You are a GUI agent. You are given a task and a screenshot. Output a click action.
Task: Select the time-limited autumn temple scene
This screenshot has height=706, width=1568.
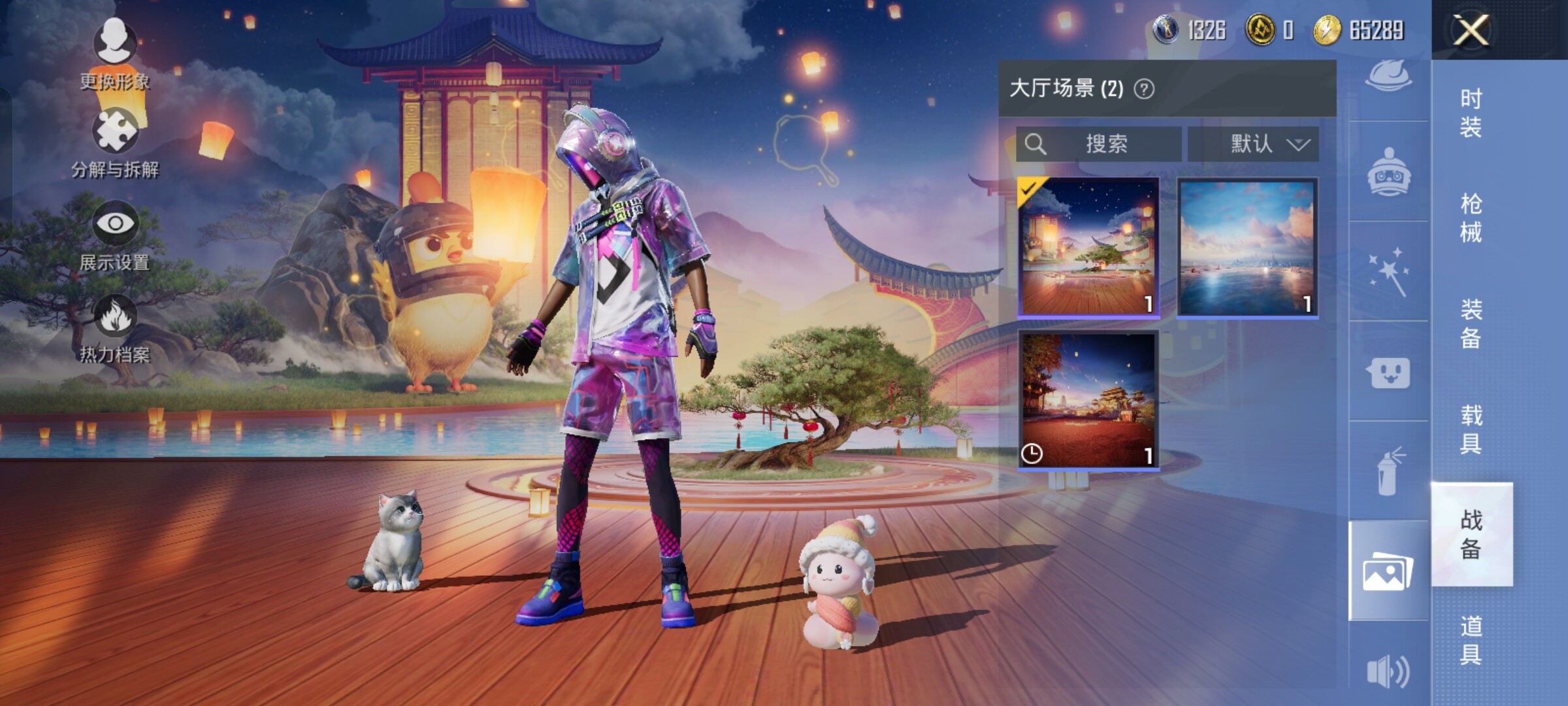pyautogui.click(x=1088, y=400)
